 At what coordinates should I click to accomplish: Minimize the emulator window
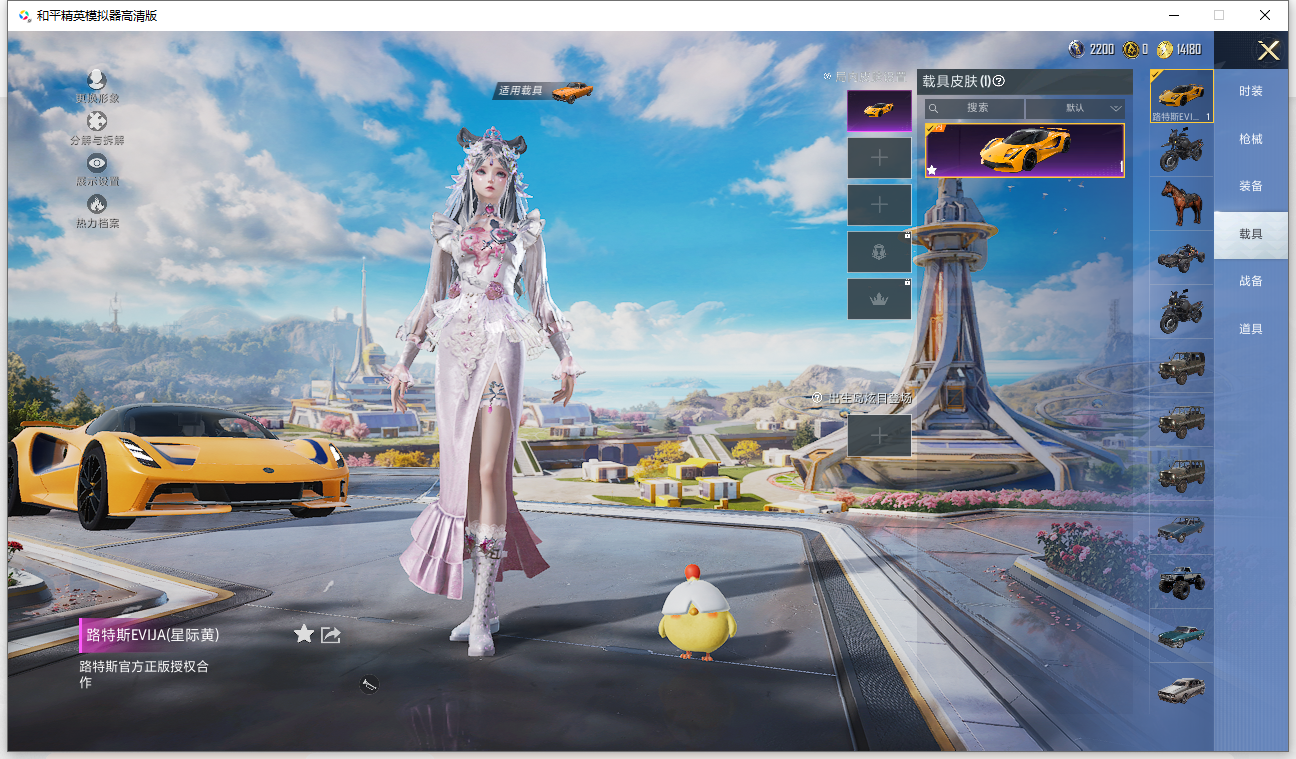coord(1172,15)
